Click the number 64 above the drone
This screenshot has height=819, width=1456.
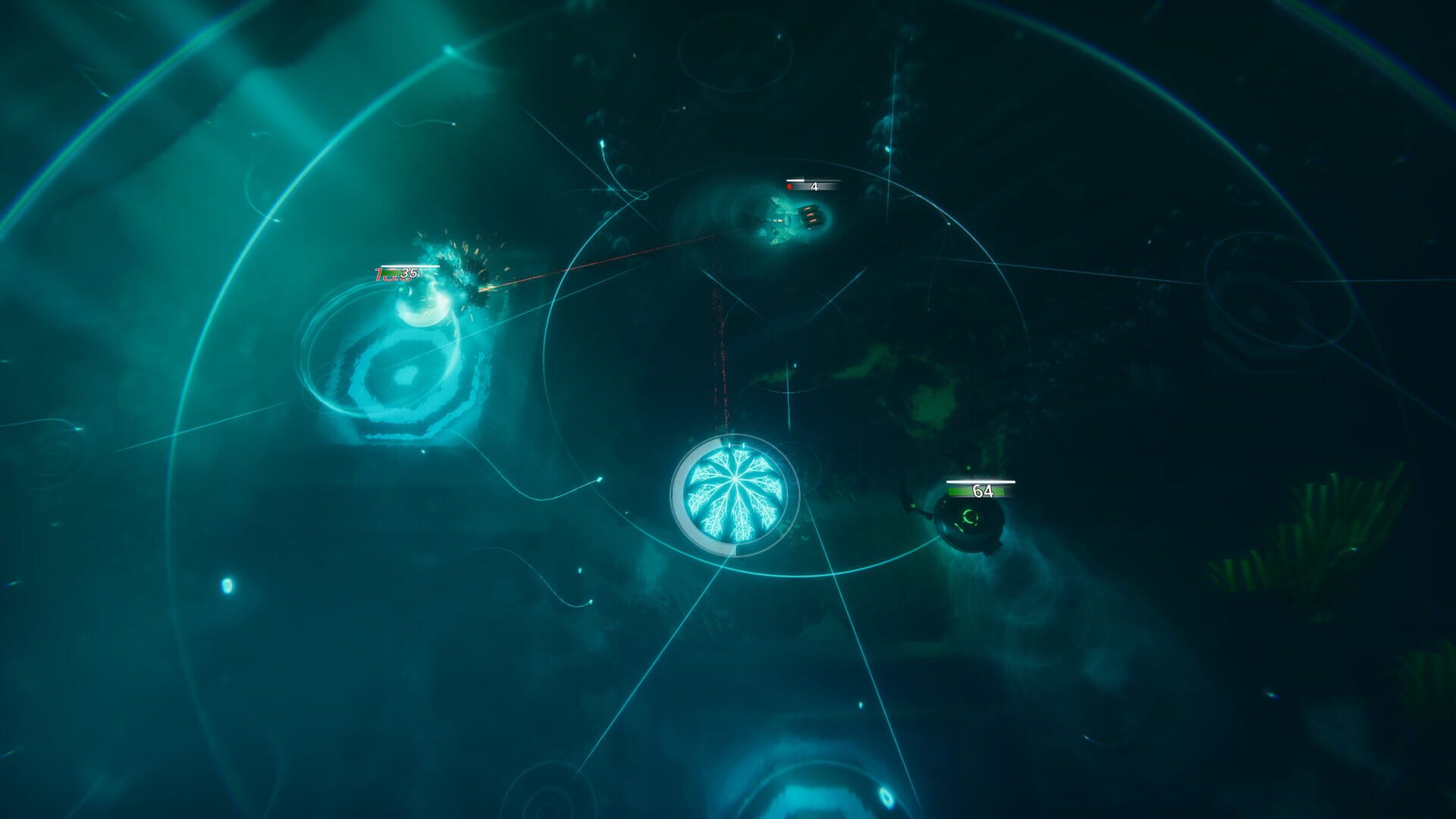click(981, 491)
